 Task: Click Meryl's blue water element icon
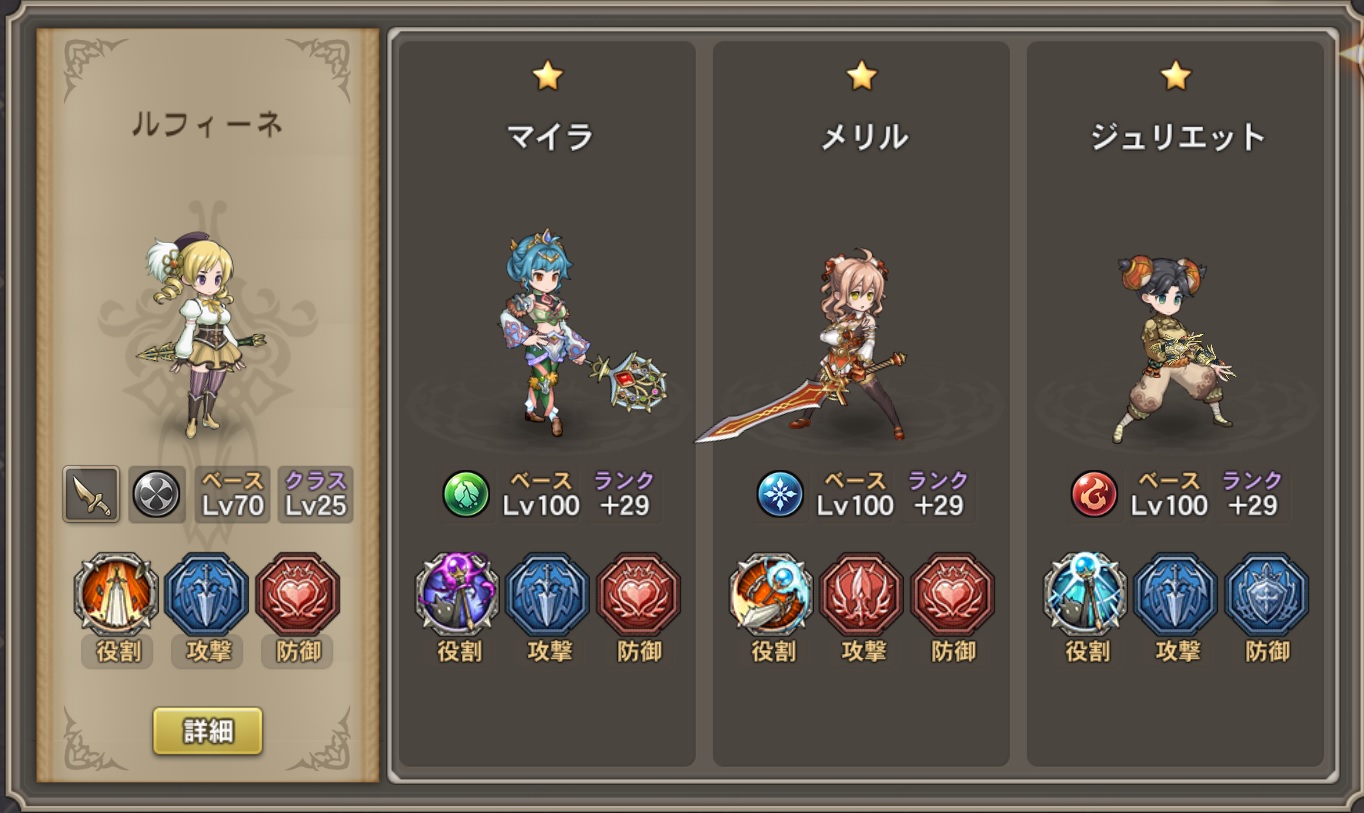[779, 494]
